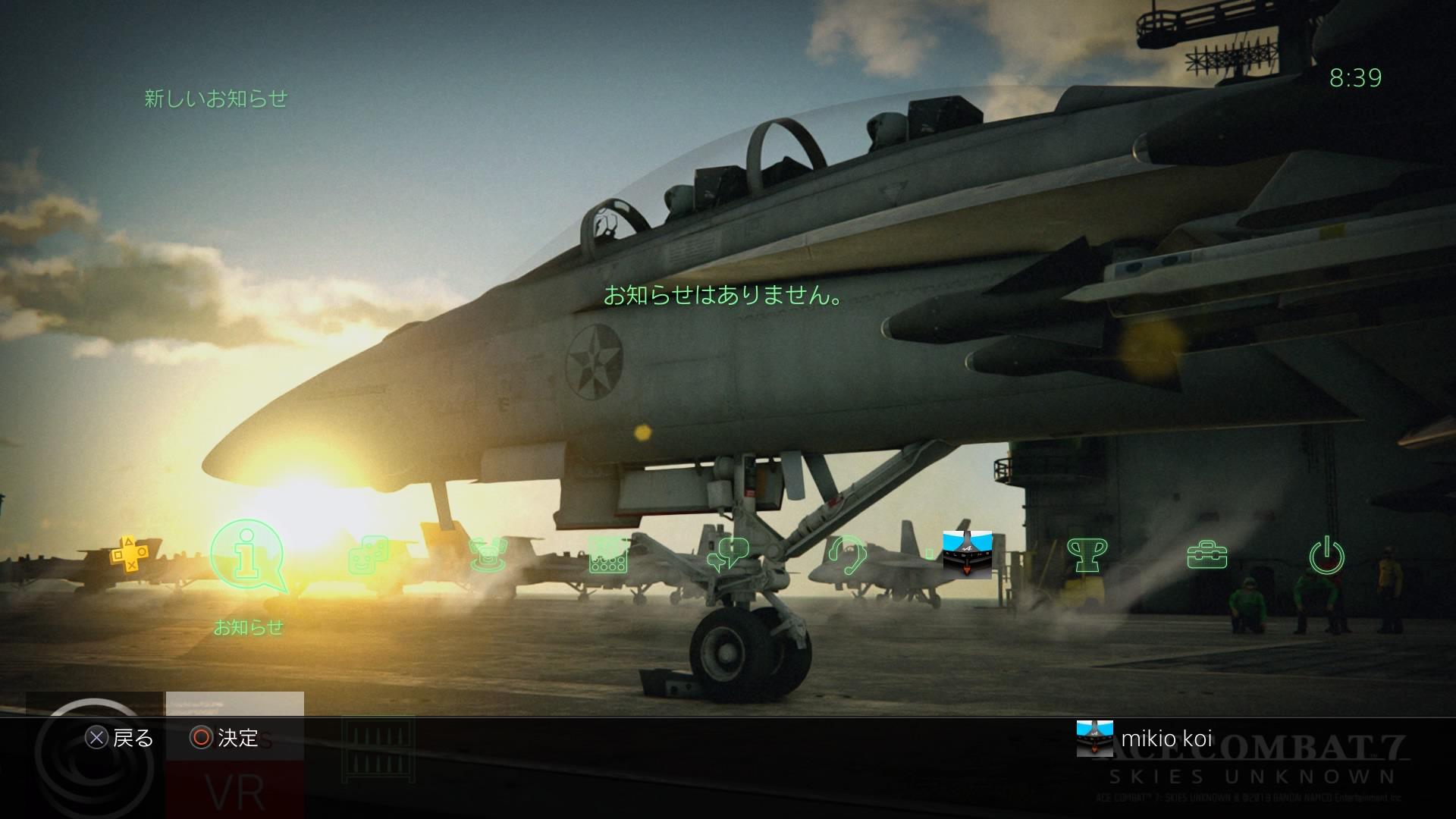Open the Trophies cup icon
The height and width of the screenshot is (819, 1456).
click(1086, 555)
